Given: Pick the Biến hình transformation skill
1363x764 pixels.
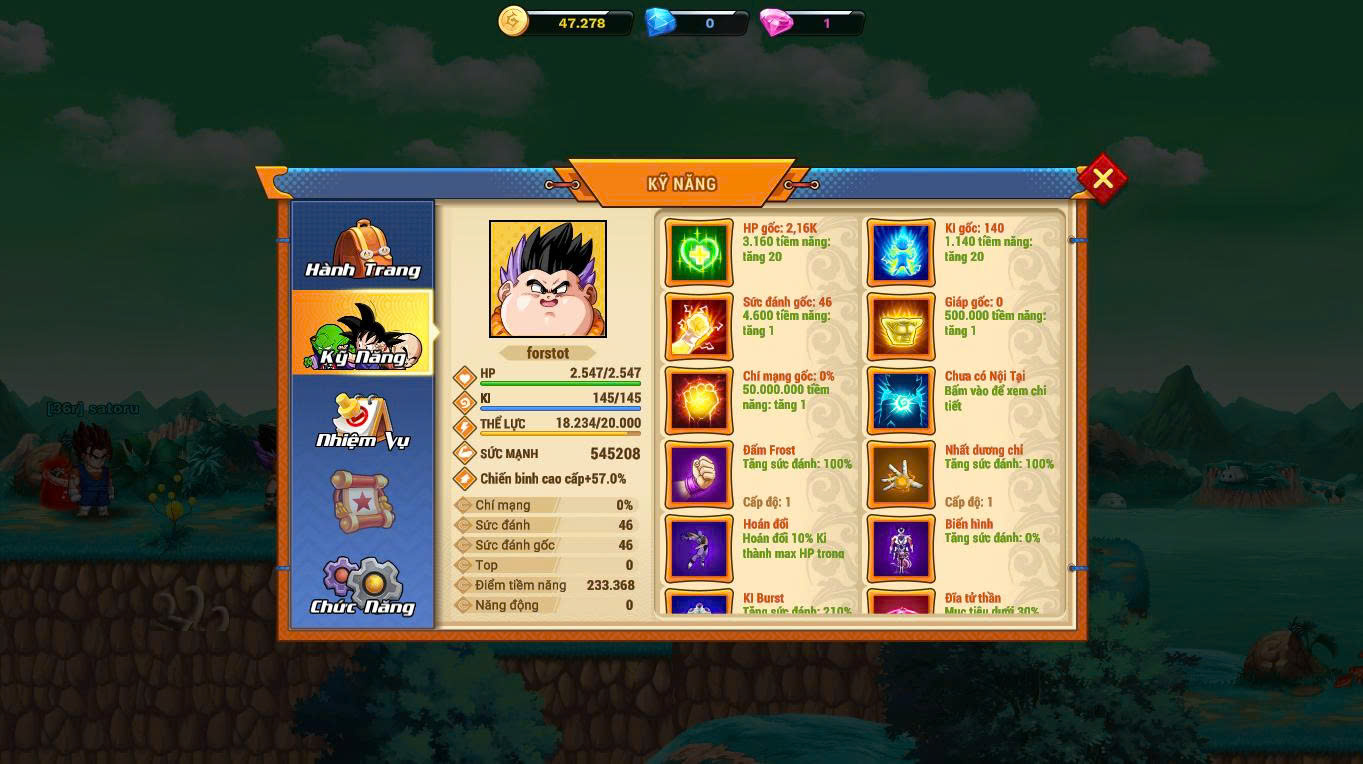Looking at the screenshot, I should (x=901, y=549).
